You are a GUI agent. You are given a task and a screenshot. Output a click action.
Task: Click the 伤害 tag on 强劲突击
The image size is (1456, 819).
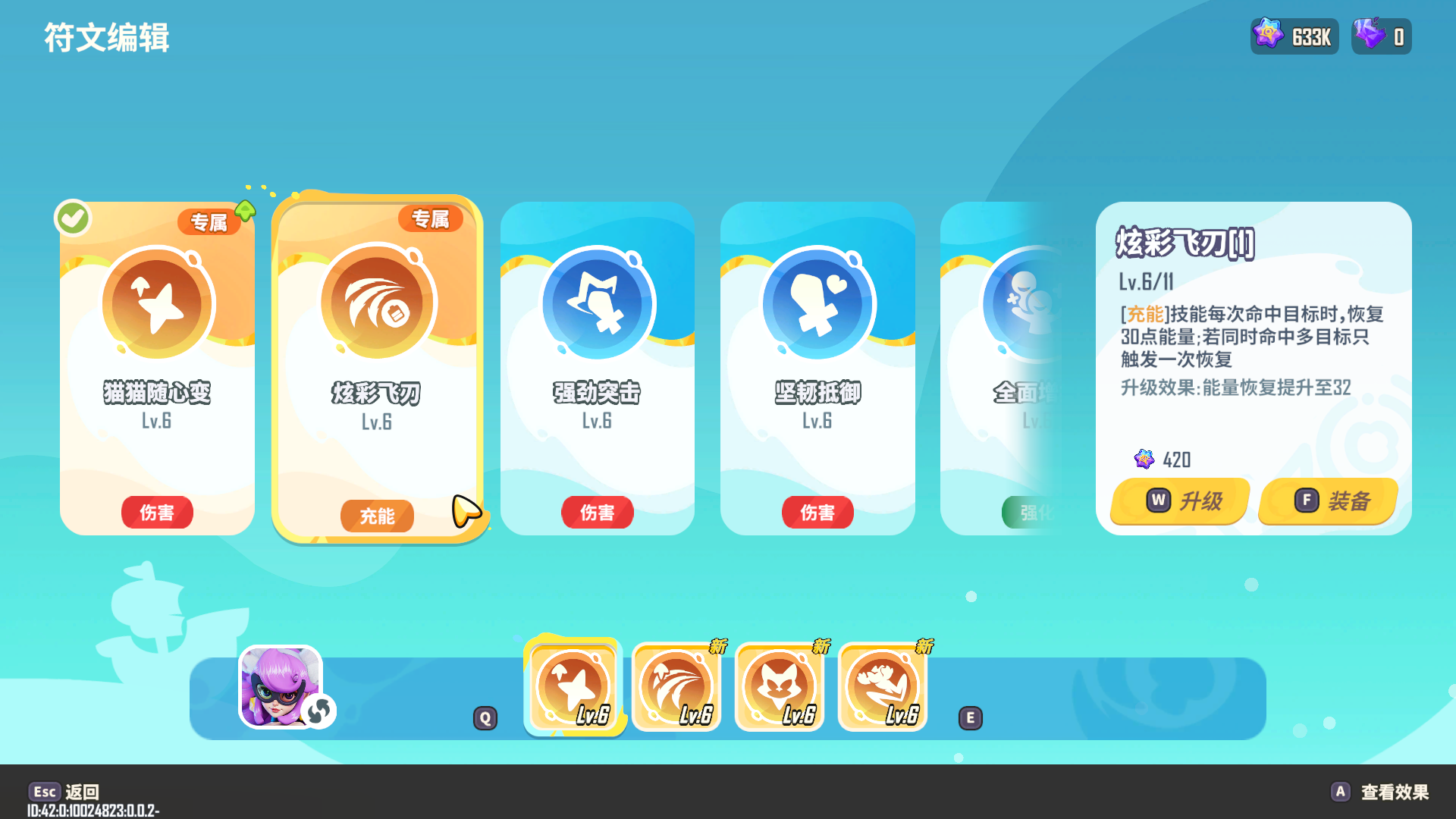pyautogui.click(x=598, y=513)
